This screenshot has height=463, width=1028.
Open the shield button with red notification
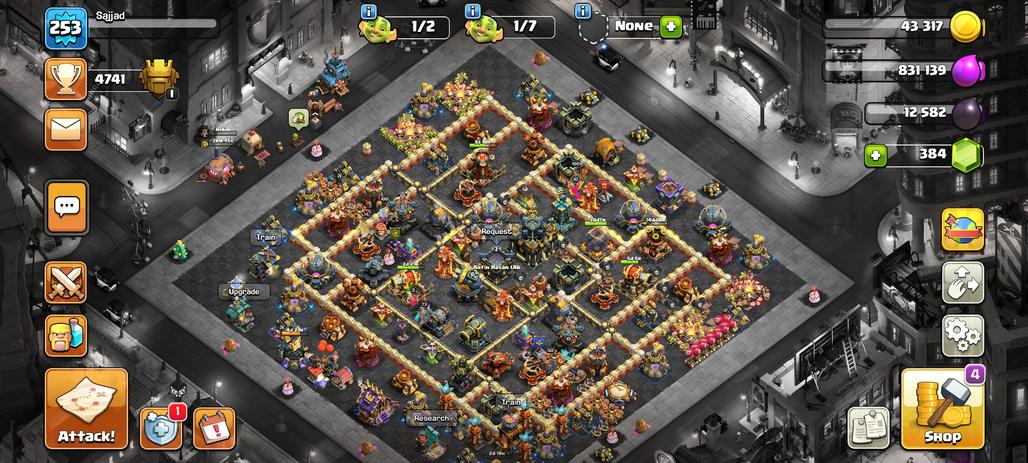coord(161,426)
